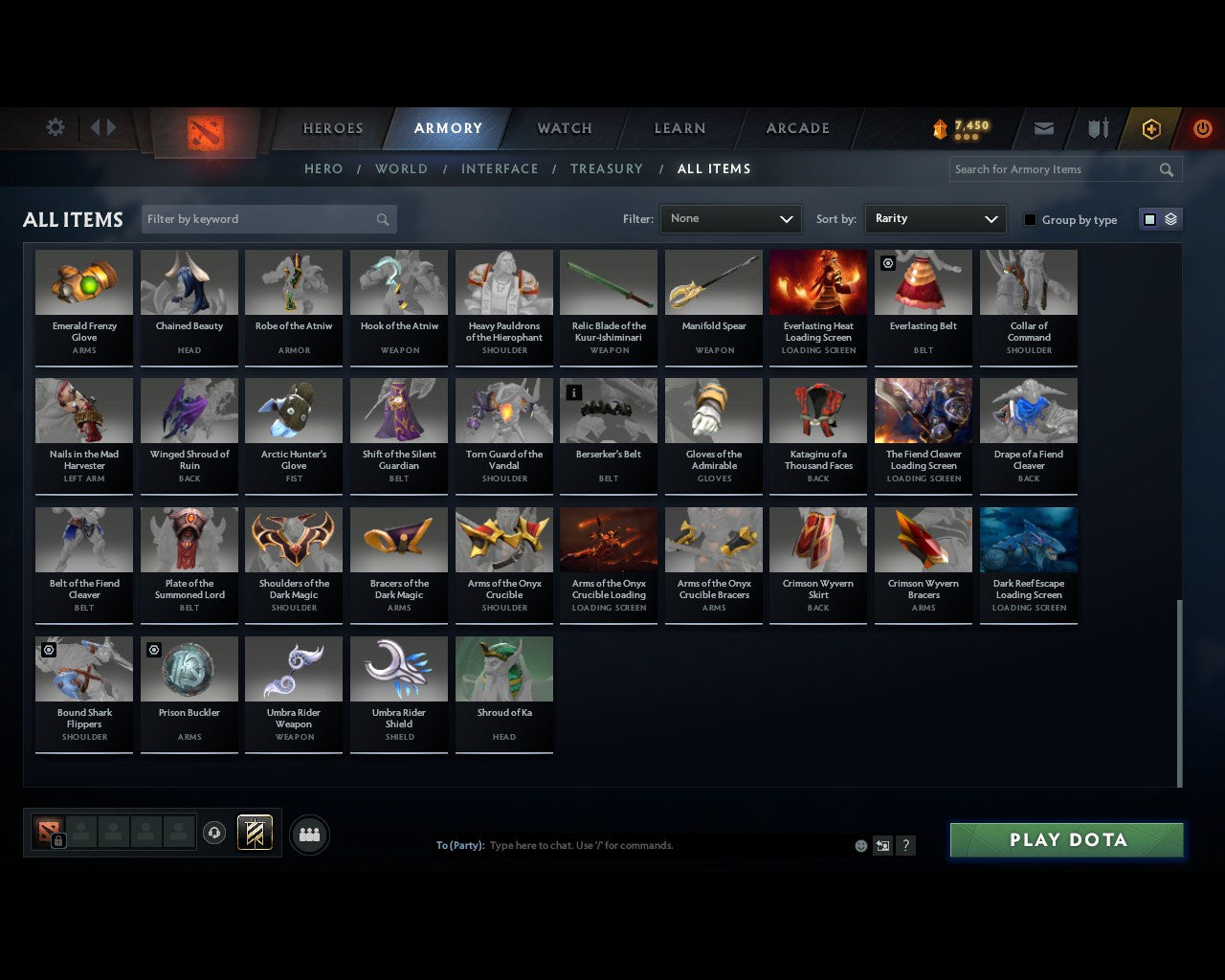Click the question mark help button
This screenshot has height=980, width=1225.
[x=905, y=845]
